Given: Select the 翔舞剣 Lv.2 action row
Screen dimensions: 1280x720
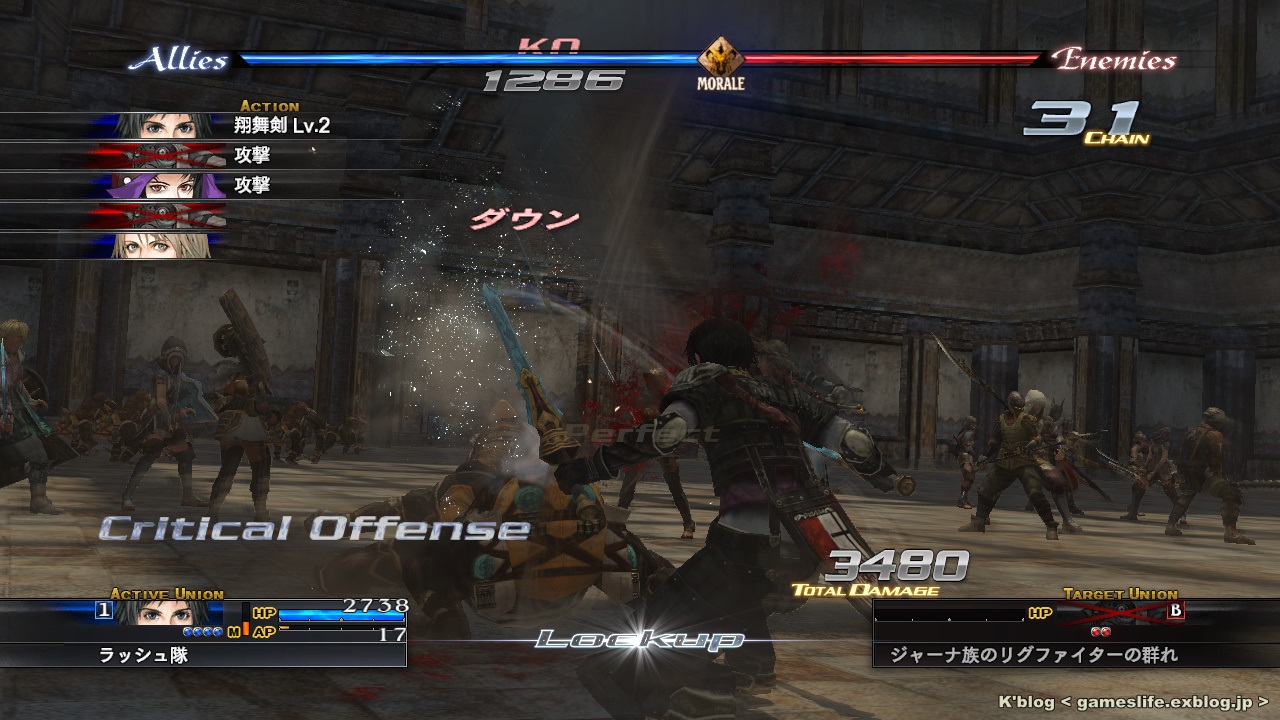Looking at the screenshot, I should click(200, 126).
